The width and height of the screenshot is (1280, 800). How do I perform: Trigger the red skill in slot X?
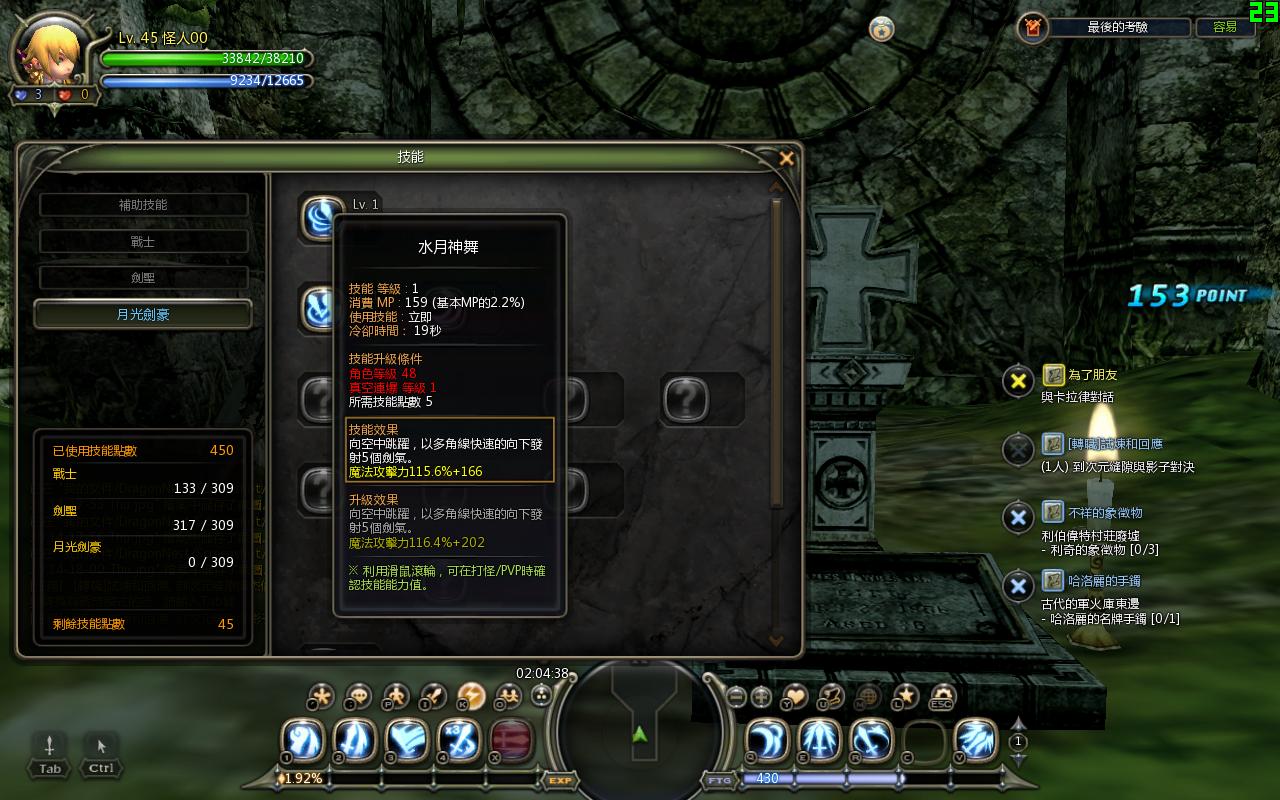tap(511, 740)
